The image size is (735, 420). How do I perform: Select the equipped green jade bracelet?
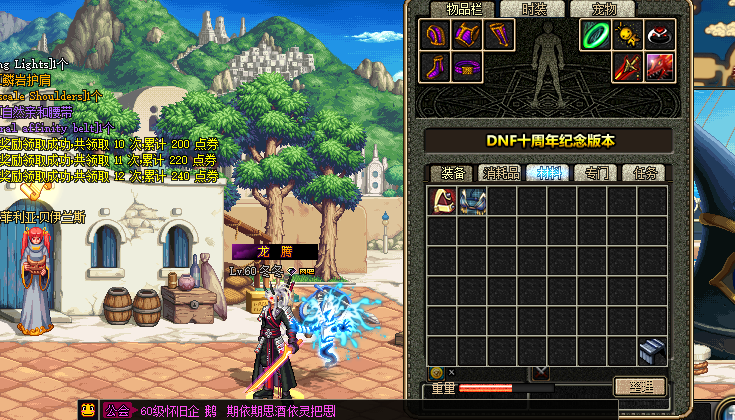pos(597,36)
